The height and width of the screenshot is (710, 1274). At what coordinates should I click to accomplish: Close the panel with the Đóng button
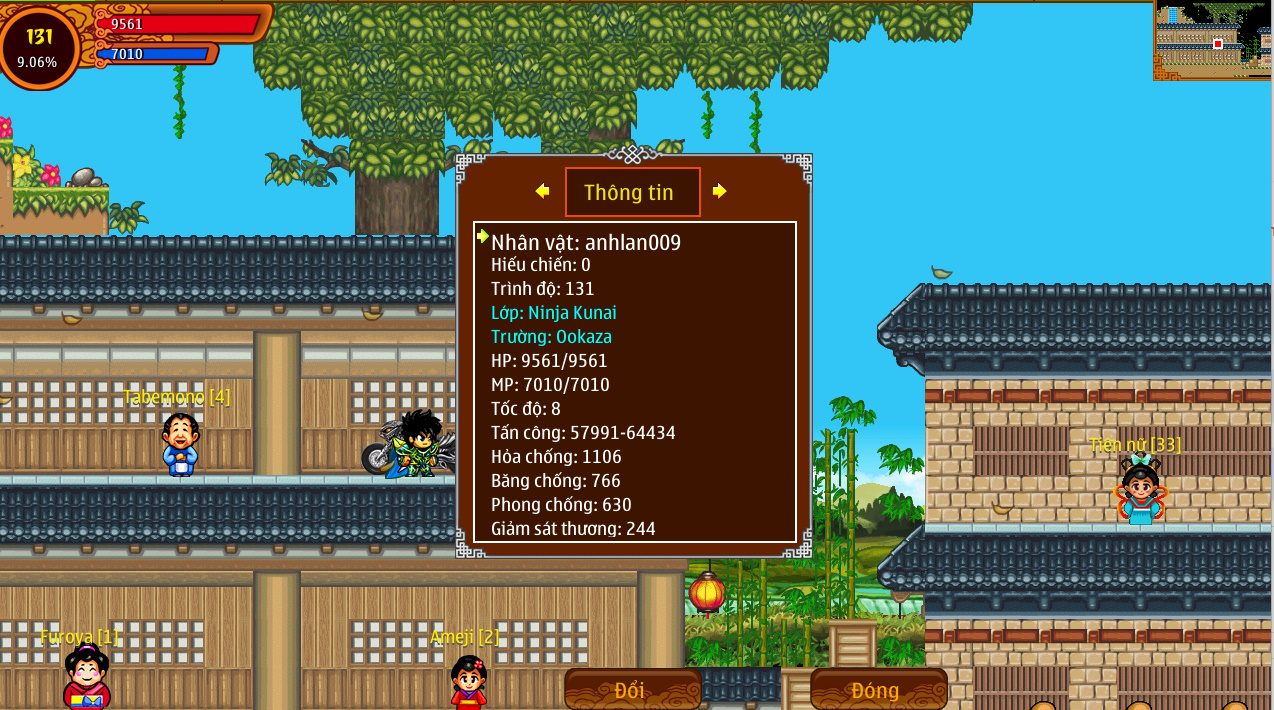(877, 690)
